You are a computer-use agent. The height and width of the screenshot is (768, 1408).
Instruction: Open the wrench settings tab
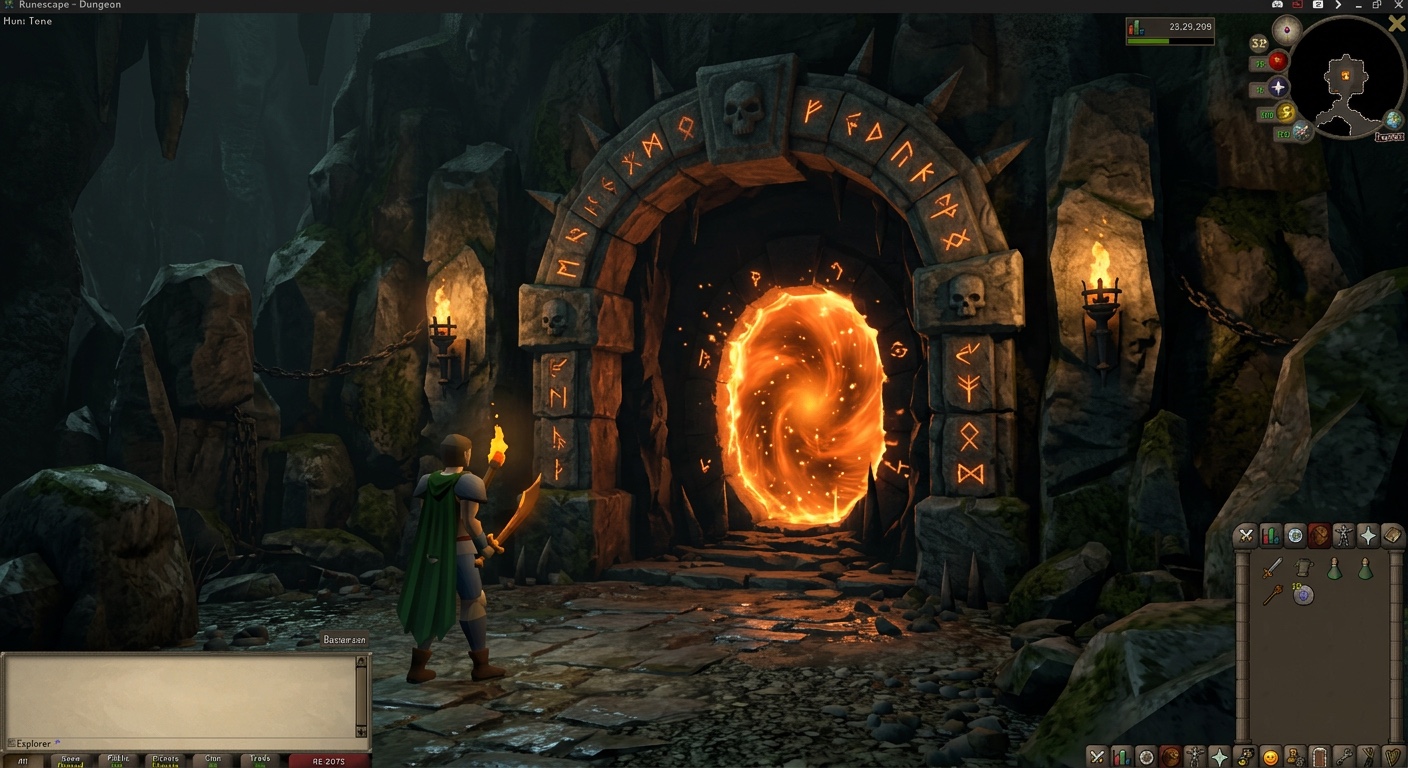1345,756
